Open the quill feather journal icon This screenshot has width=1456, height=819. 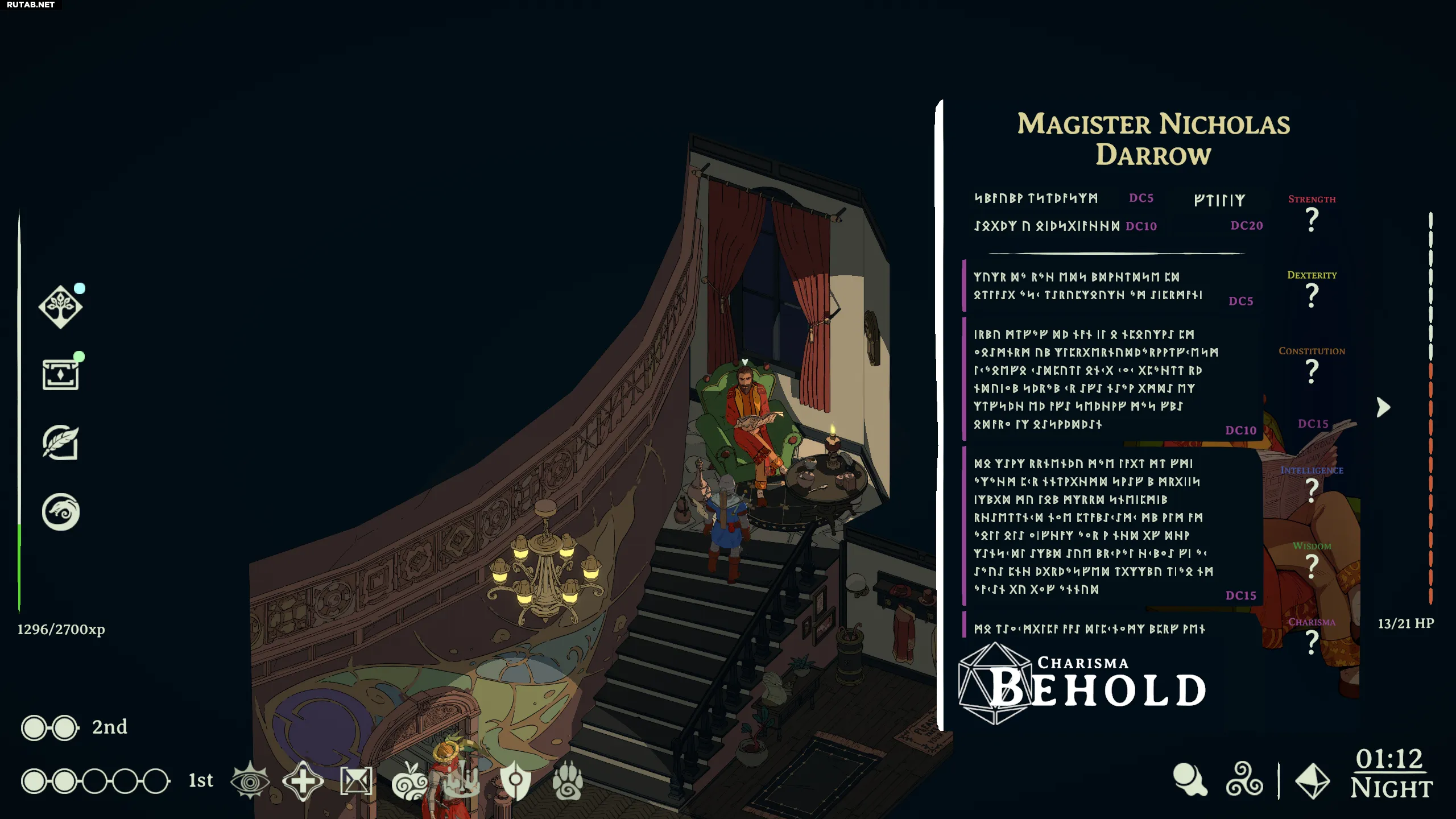(60, 442)
